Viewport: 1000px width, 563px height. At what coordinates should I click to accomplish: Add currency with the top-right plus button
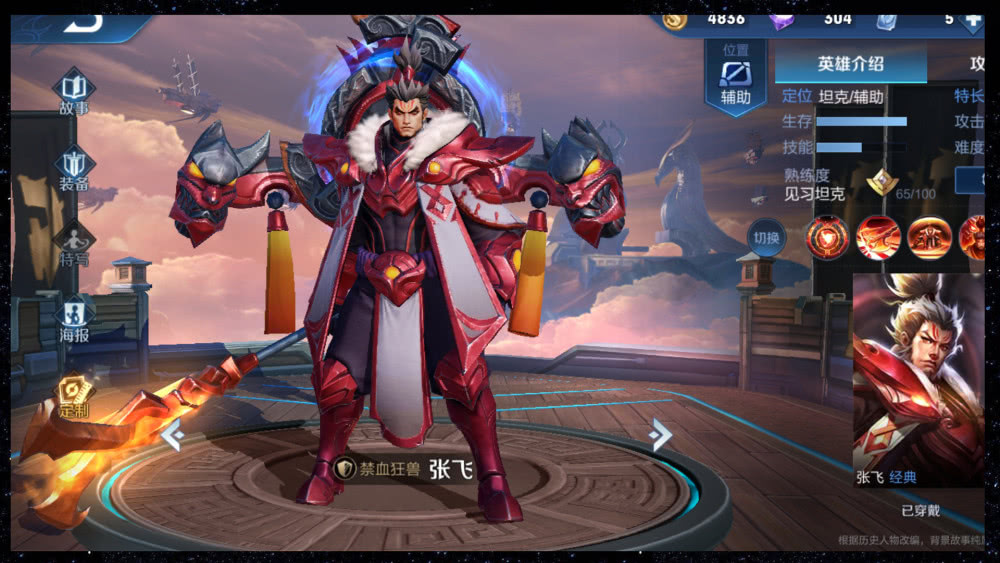pos(970,20)
